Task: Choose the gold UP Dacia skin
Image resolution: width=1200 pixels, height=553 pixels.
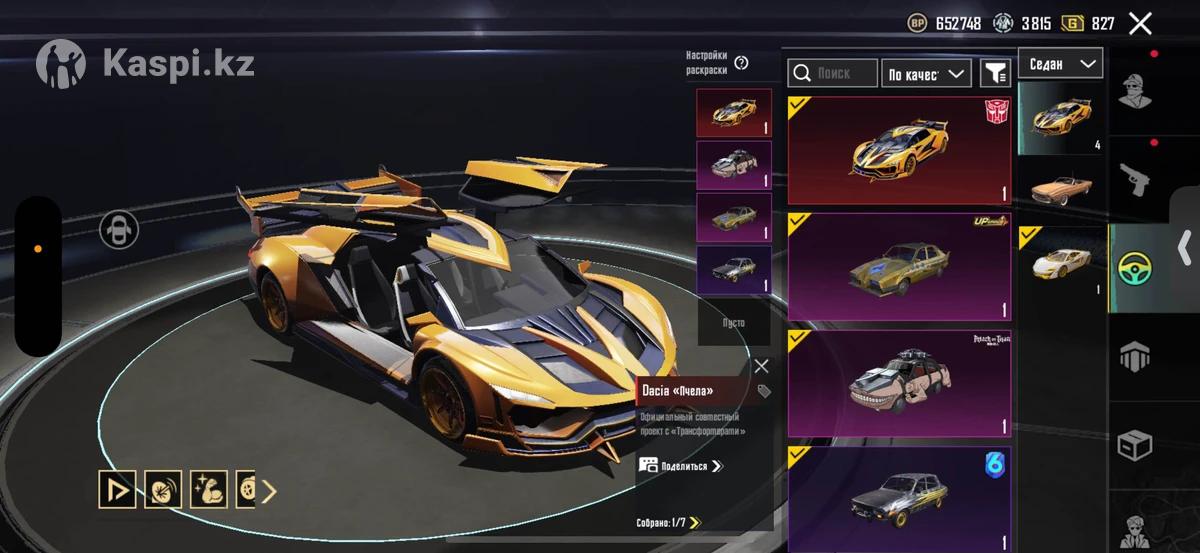Action: pyautogui.click(x=899, y=266)
